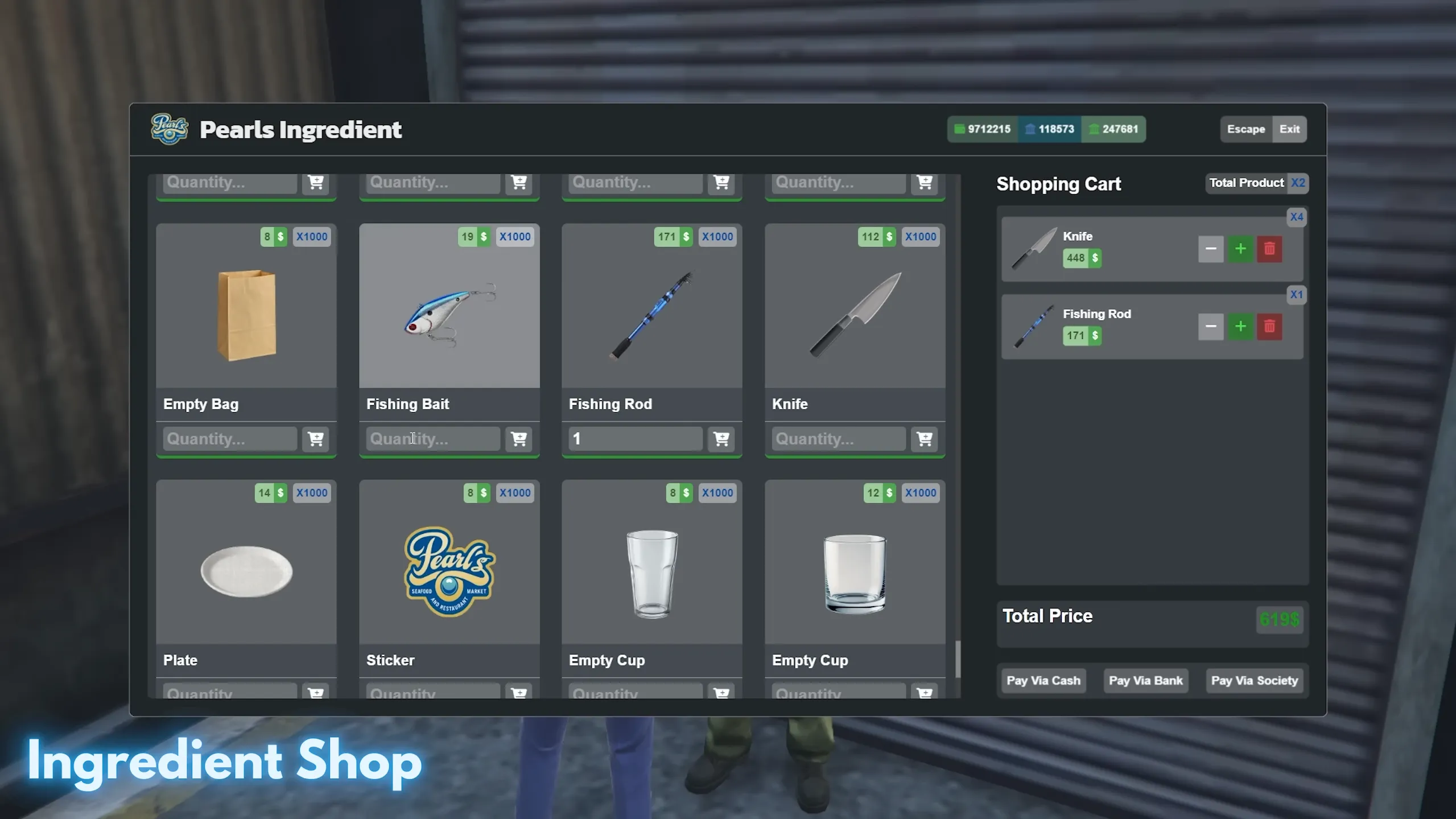Increase Knife quantity with plus button

(x=1240, y=249)
